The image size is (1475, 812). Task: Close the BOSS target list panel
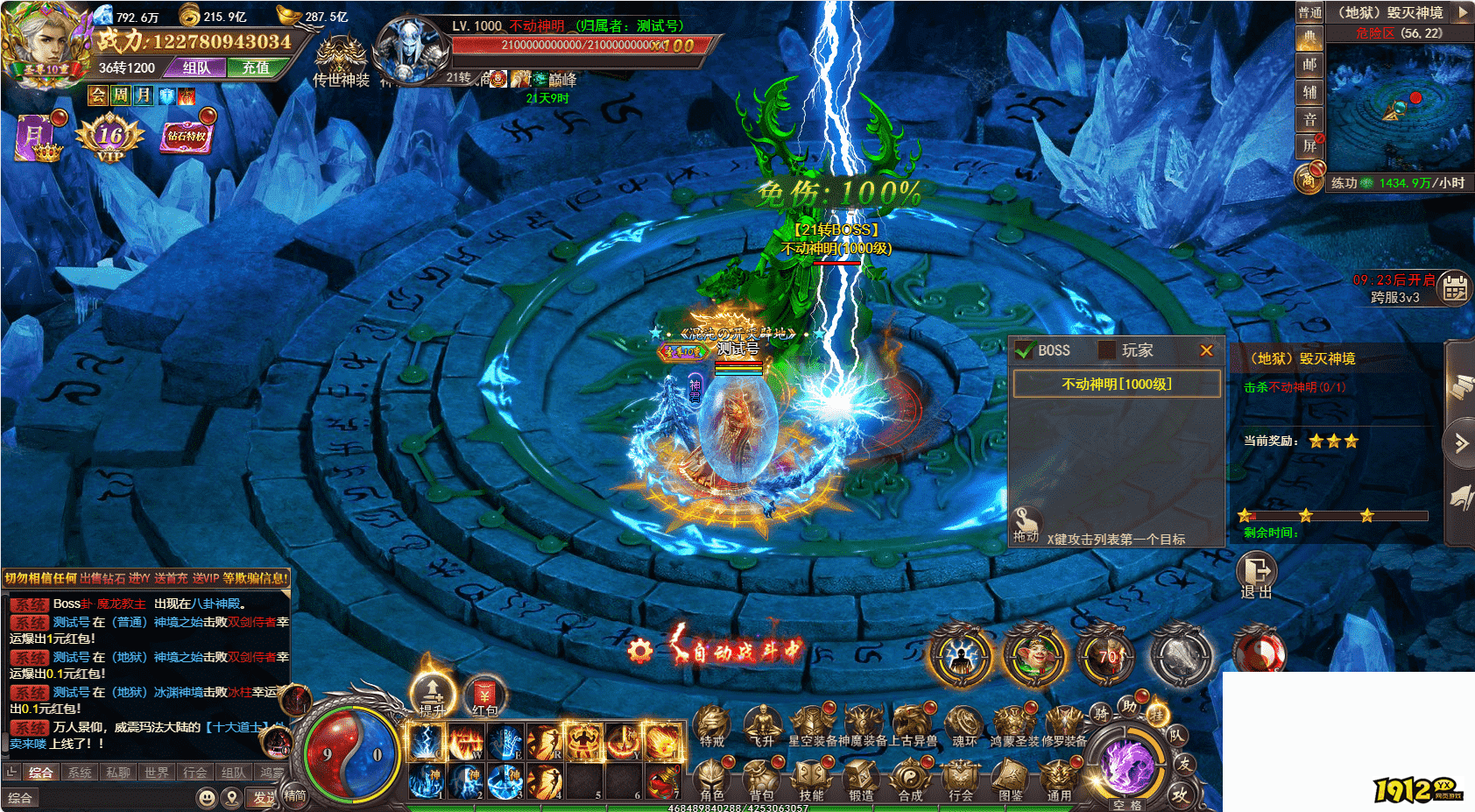click(1206, 350)
